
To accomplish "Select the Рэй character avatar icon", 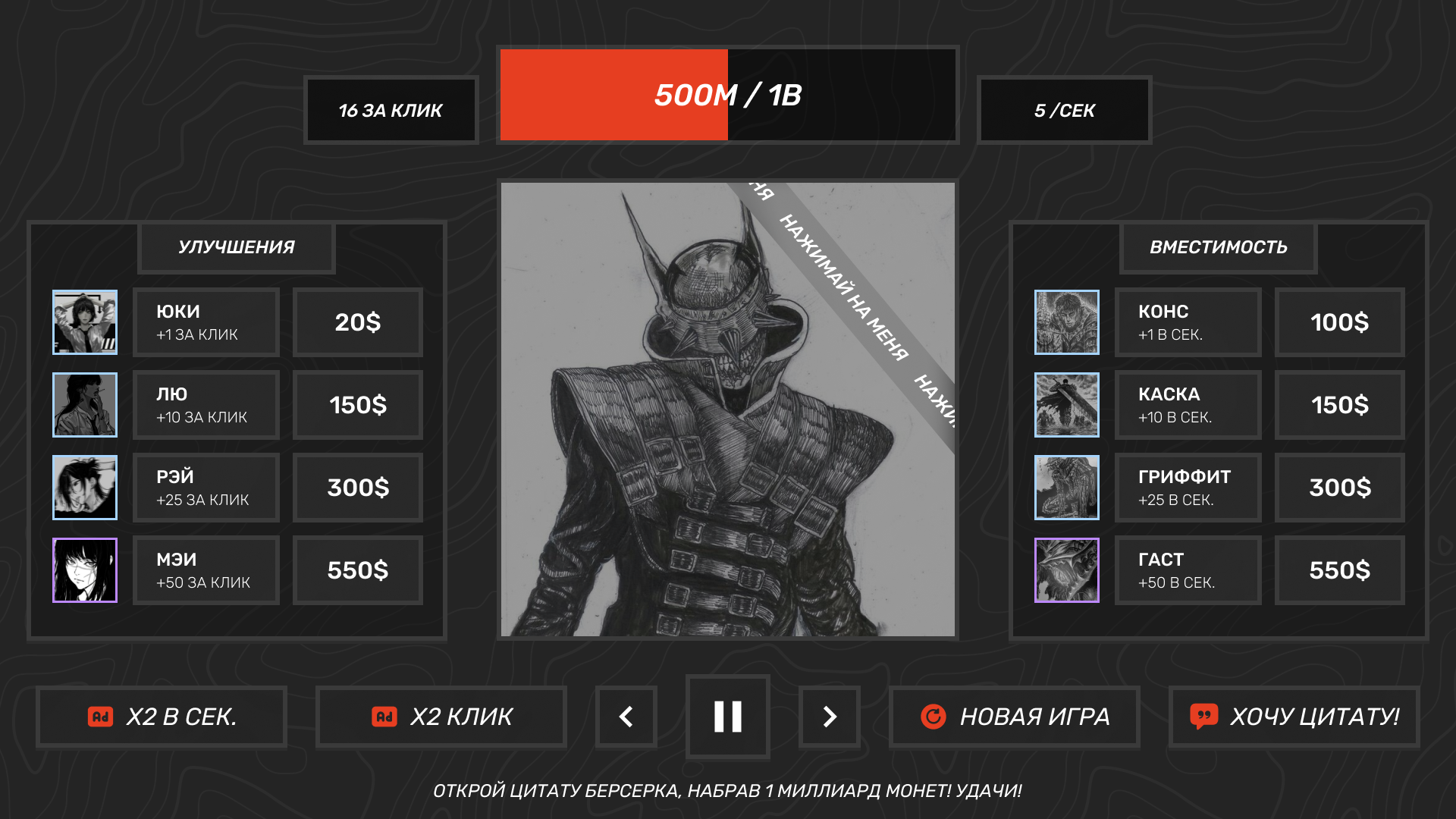I will [x=84, y=488].
